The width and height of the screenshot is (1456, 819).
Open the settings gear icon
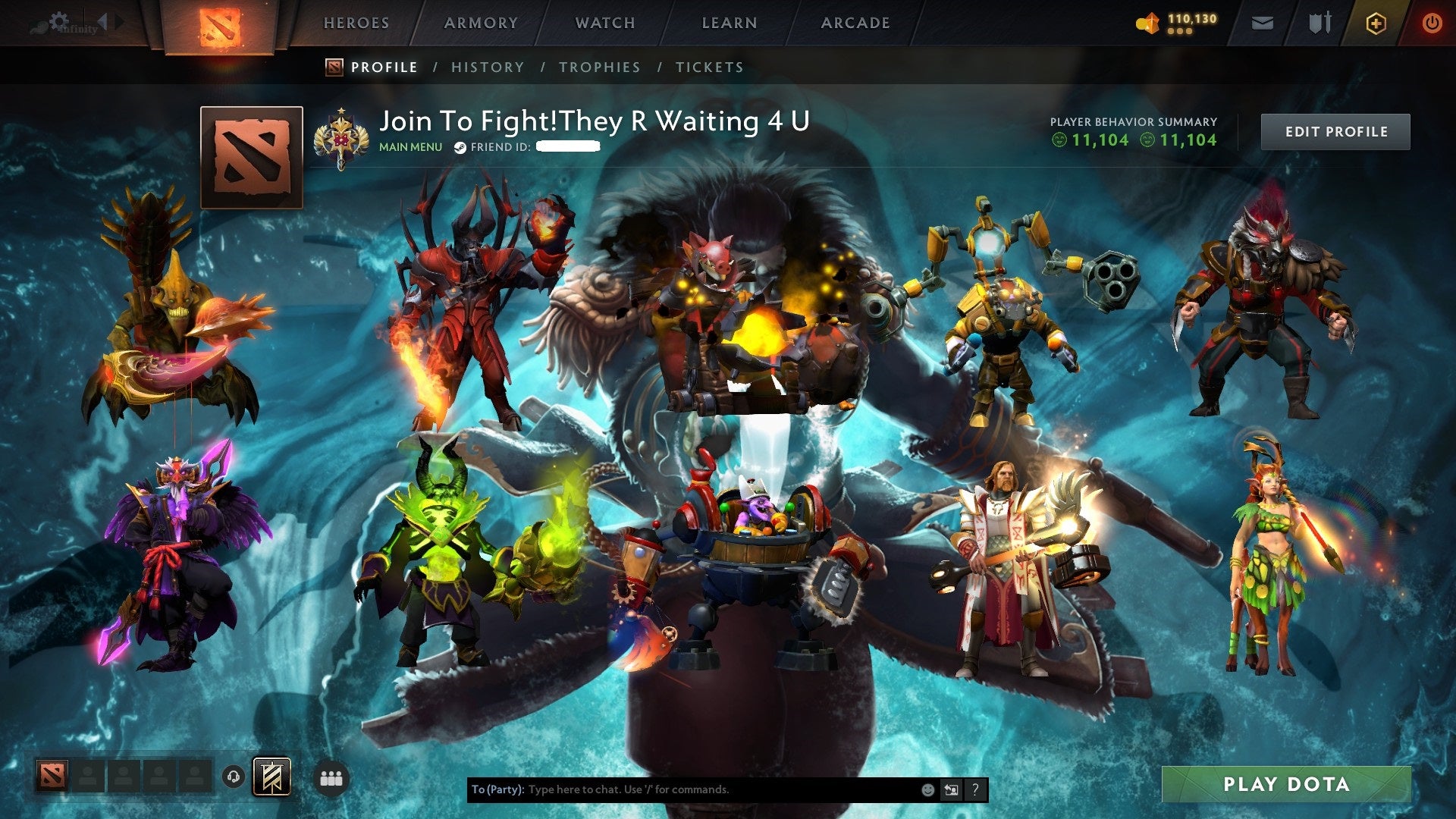[59, 20]
